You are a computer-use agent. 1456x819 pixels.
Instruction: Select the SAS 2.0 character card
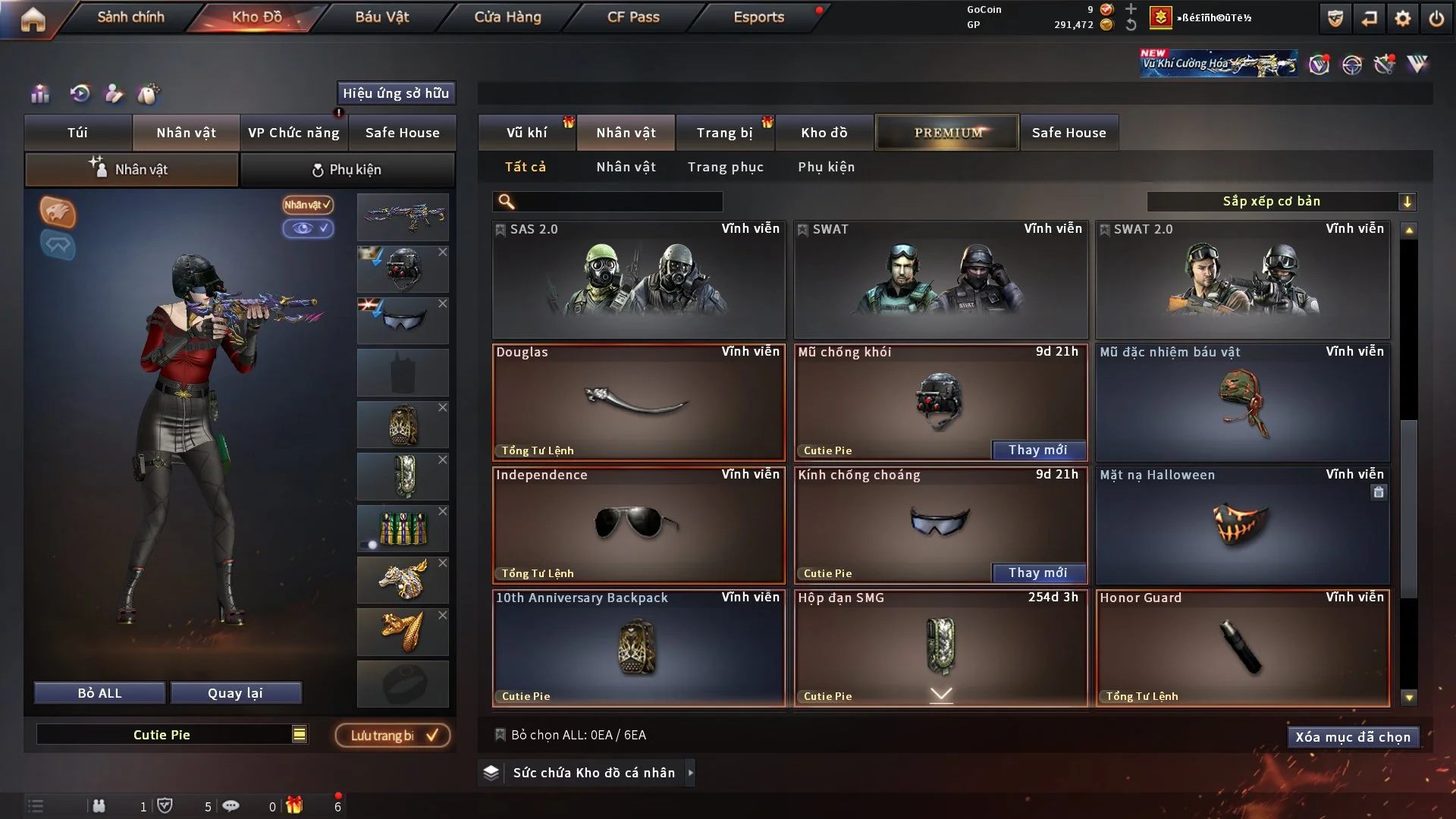pyautogui.click(x=639, y=279)
